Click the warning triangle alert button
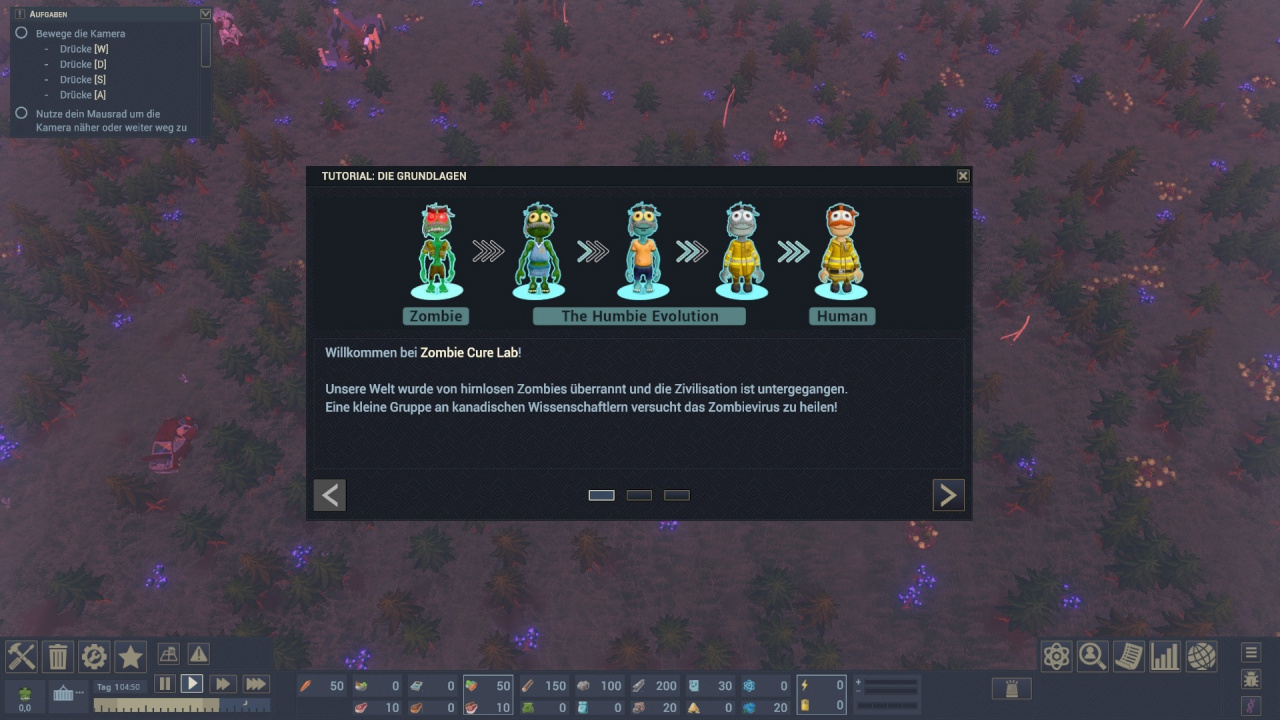Viewport: 1280px width, 720px height. click(199, 654)
